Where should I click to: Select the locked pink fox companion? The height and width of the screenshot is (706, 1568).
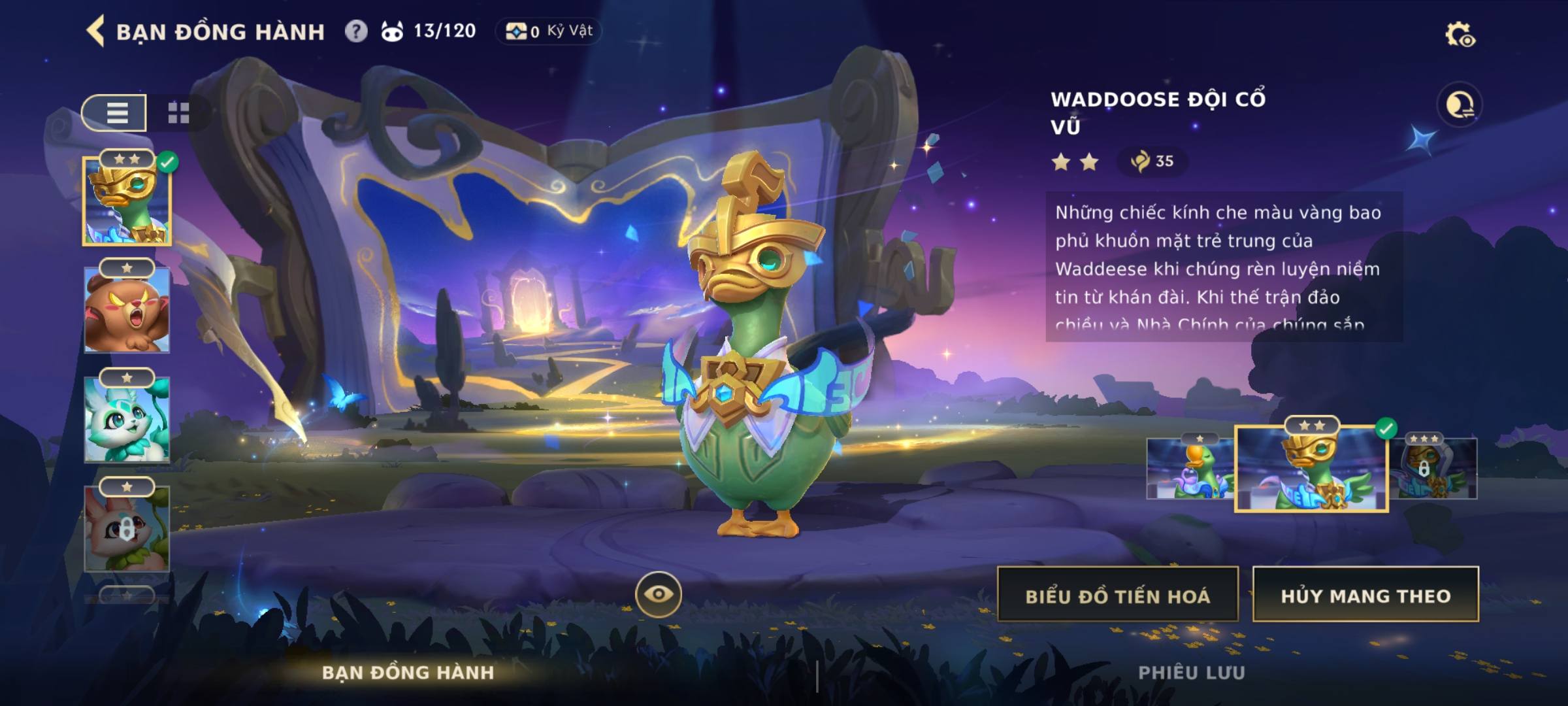coord(127,528)
